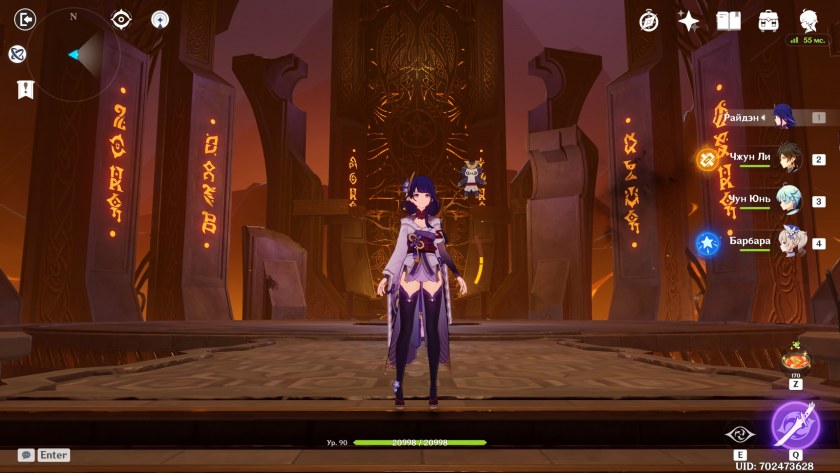
Task: Unleash the purple sword elemental burst
Action: click(796, 424)
